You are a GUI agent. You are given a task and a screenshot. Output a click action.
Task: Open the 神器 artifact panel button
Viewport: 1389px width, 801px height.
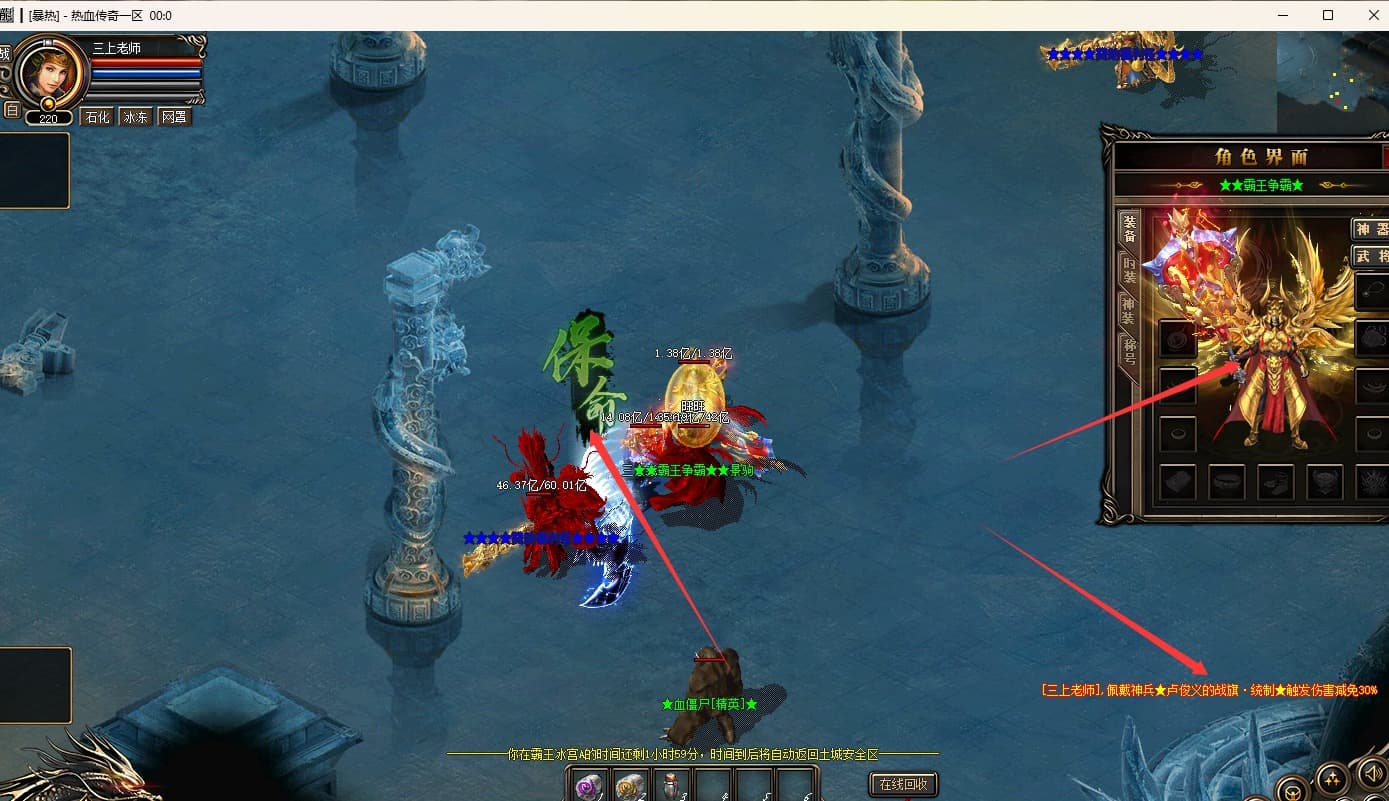coord(1371,229)
